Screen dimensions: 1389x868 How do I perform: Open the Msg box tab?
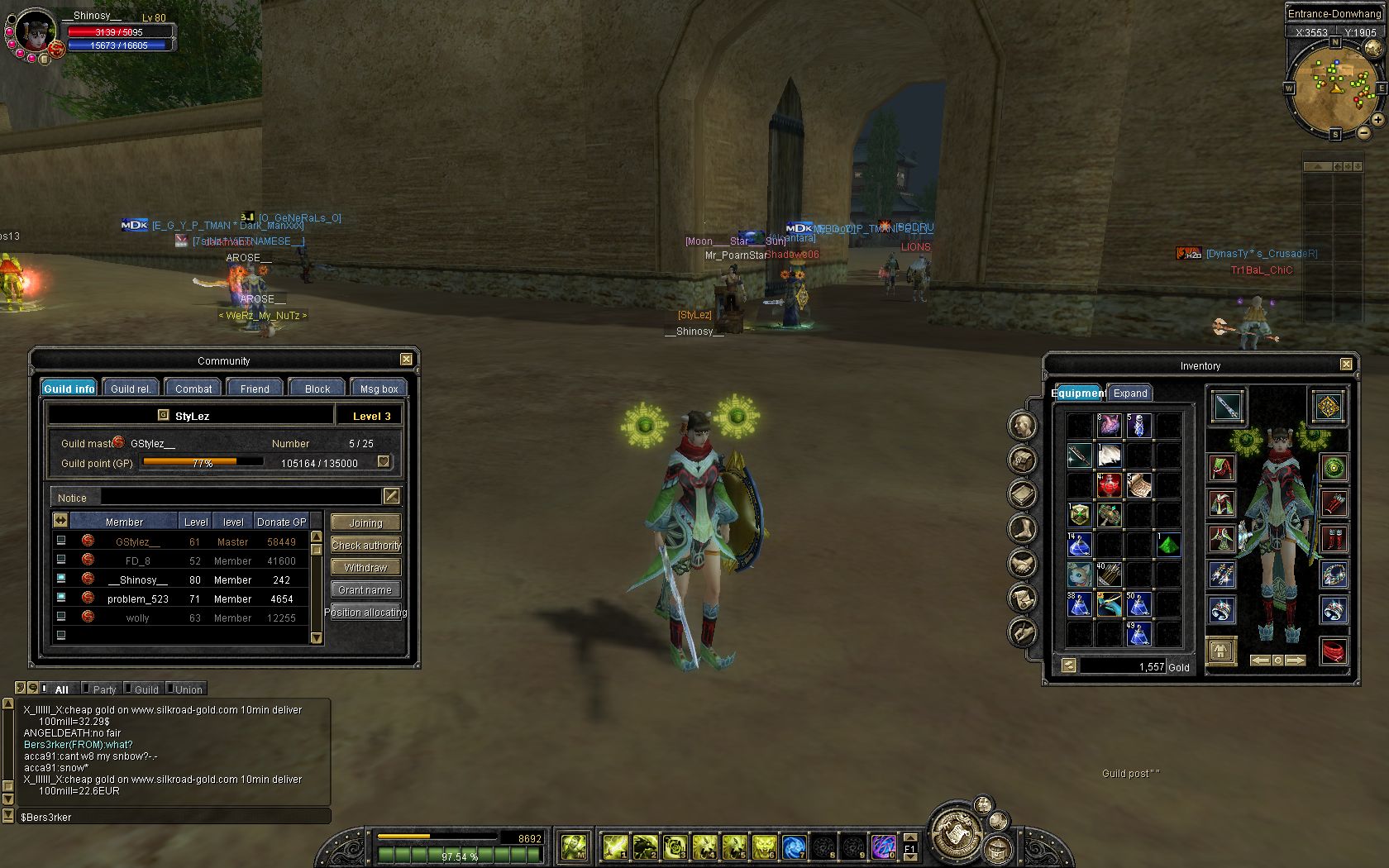379,389
